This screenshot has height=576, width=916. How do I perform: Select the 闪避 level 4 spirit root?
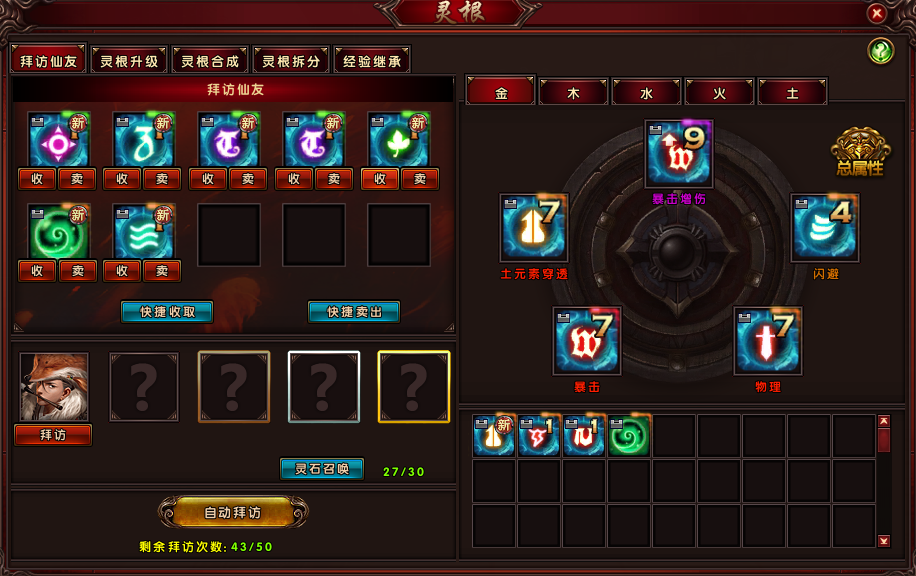pyautogui.click(x=825, y=228)
